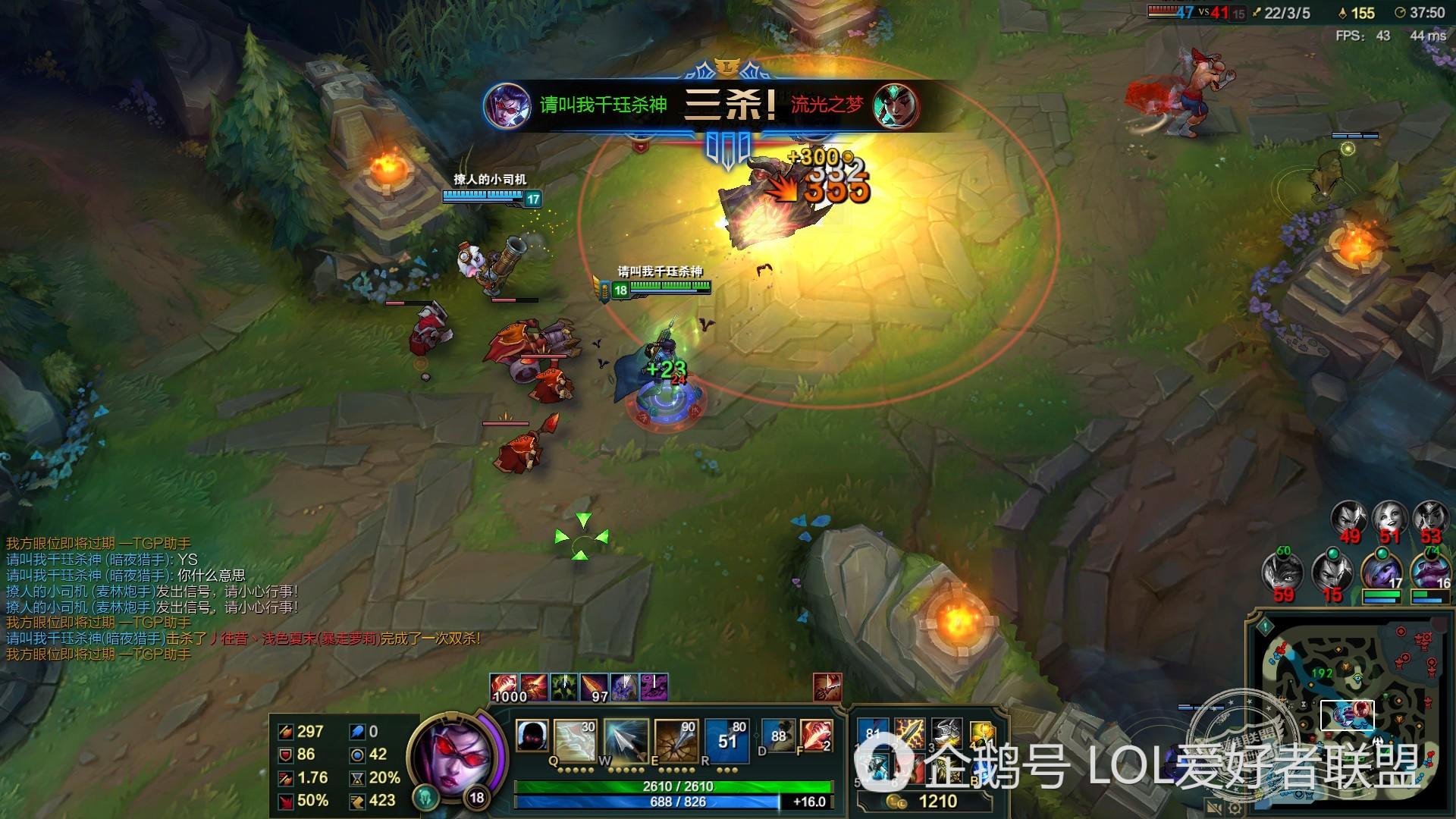Select the ally portrait showing level 16
Image resolution: width=1456 pixels, height=819 pixels.
[x=1429, y=572]
